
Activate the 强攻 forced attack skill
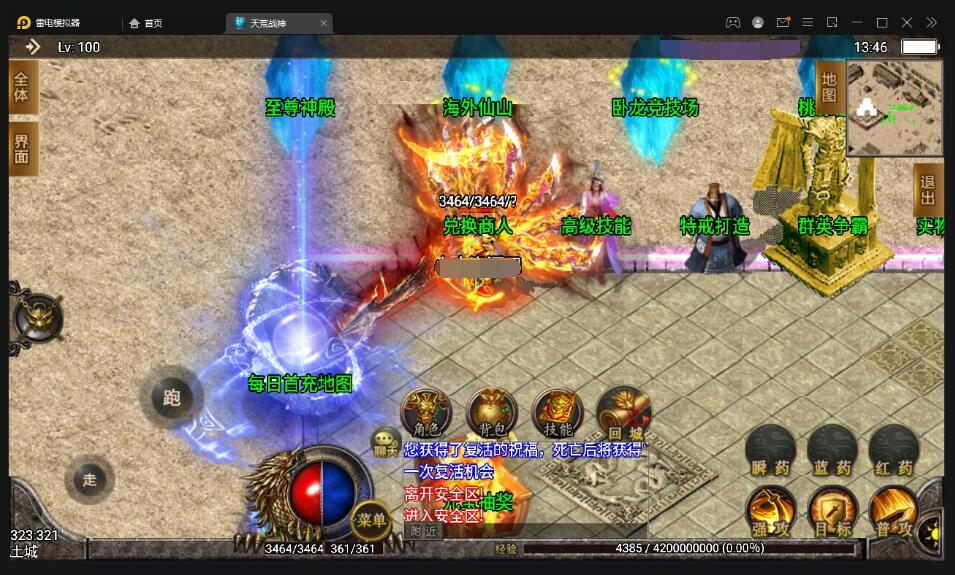pos(770,511)
